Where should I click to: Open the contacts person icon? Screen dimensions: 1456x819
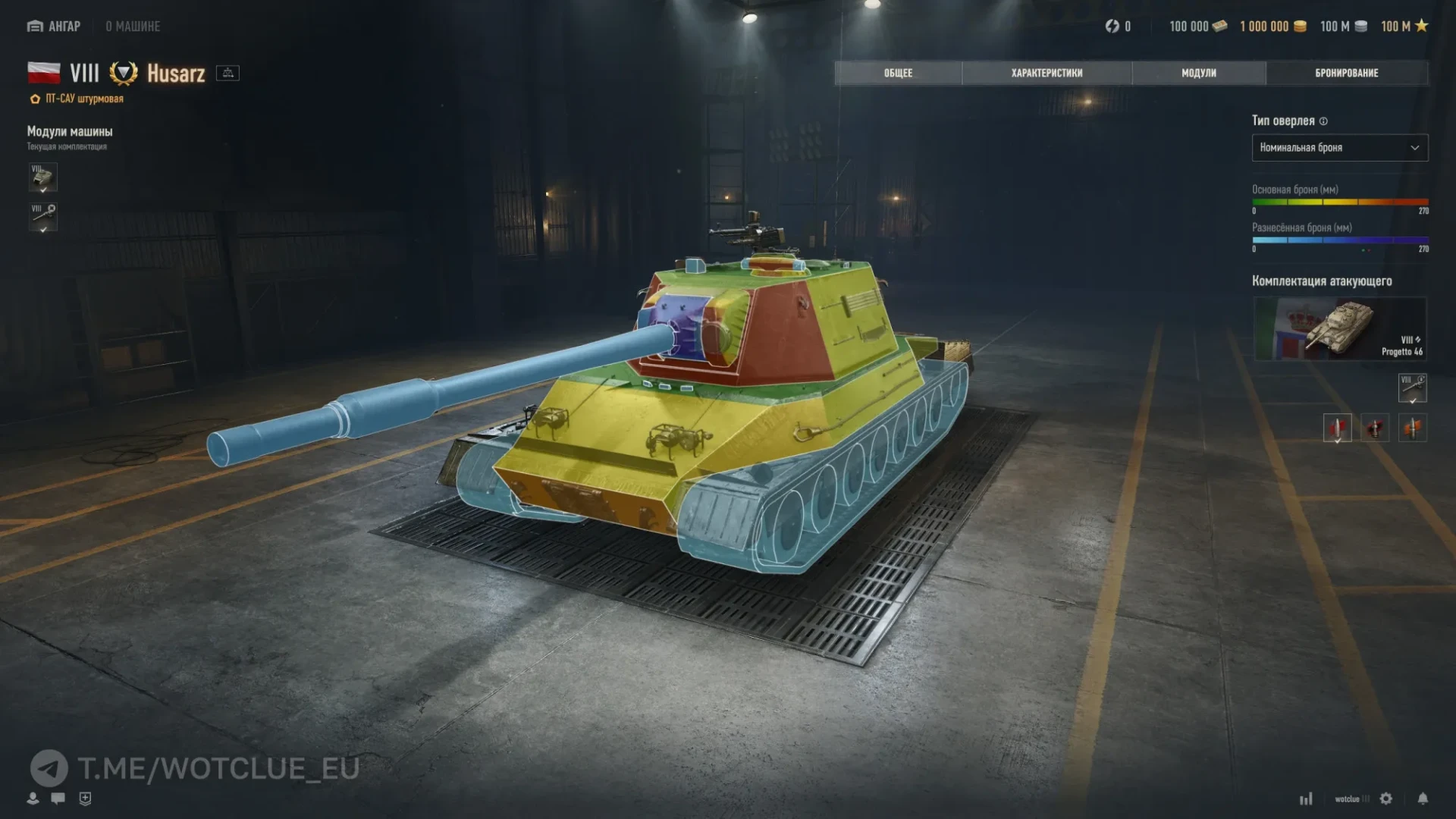pos(33,798)
